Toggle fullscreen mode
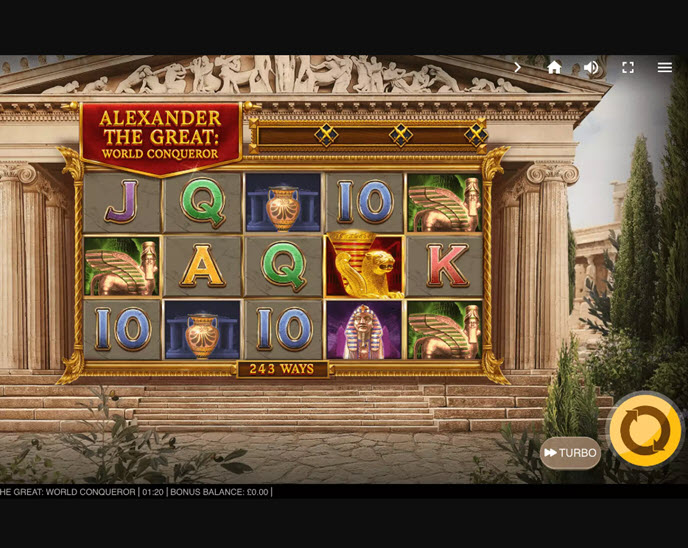Viewport: 688px width, 548px height. pyautogui.click(x=628, y=67)
